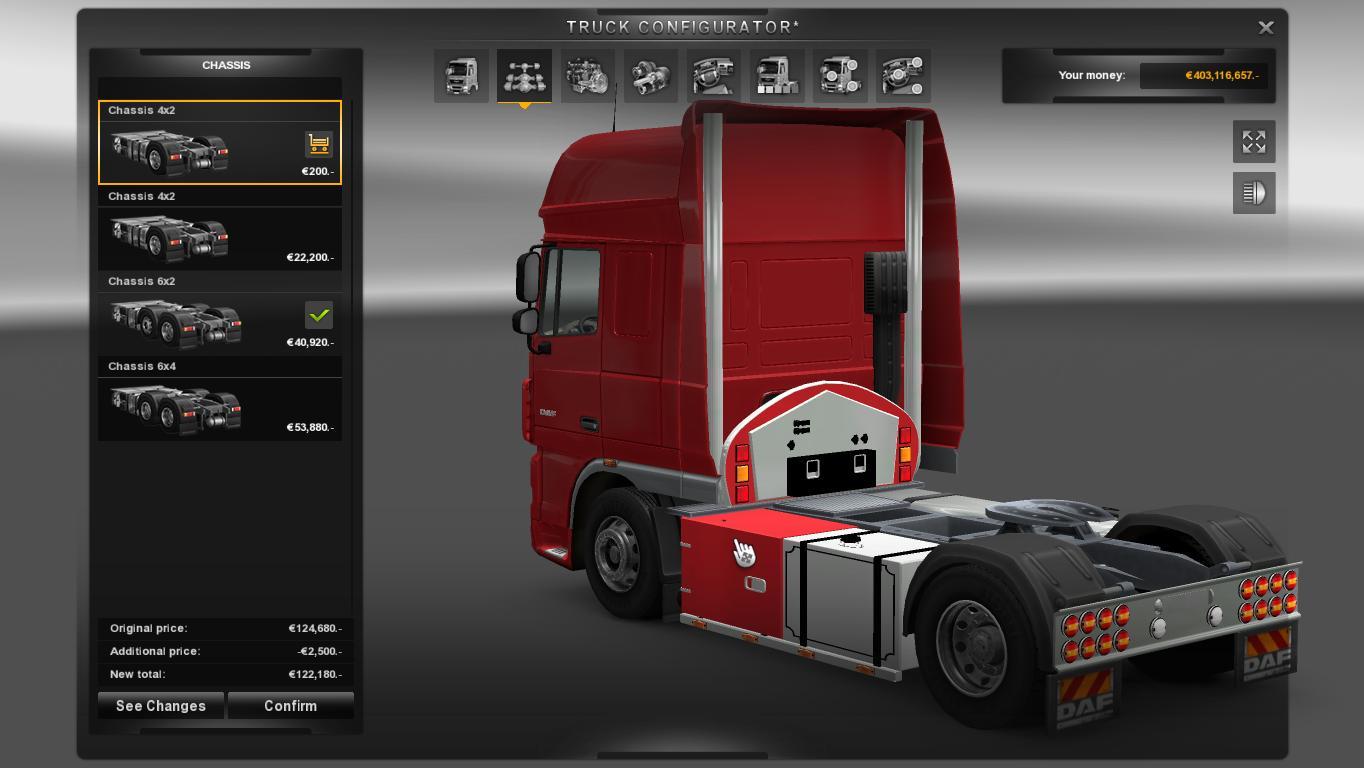Switch to the engine category tab
This screenshot has height=768, width=1364.
[x=587, y=76]
